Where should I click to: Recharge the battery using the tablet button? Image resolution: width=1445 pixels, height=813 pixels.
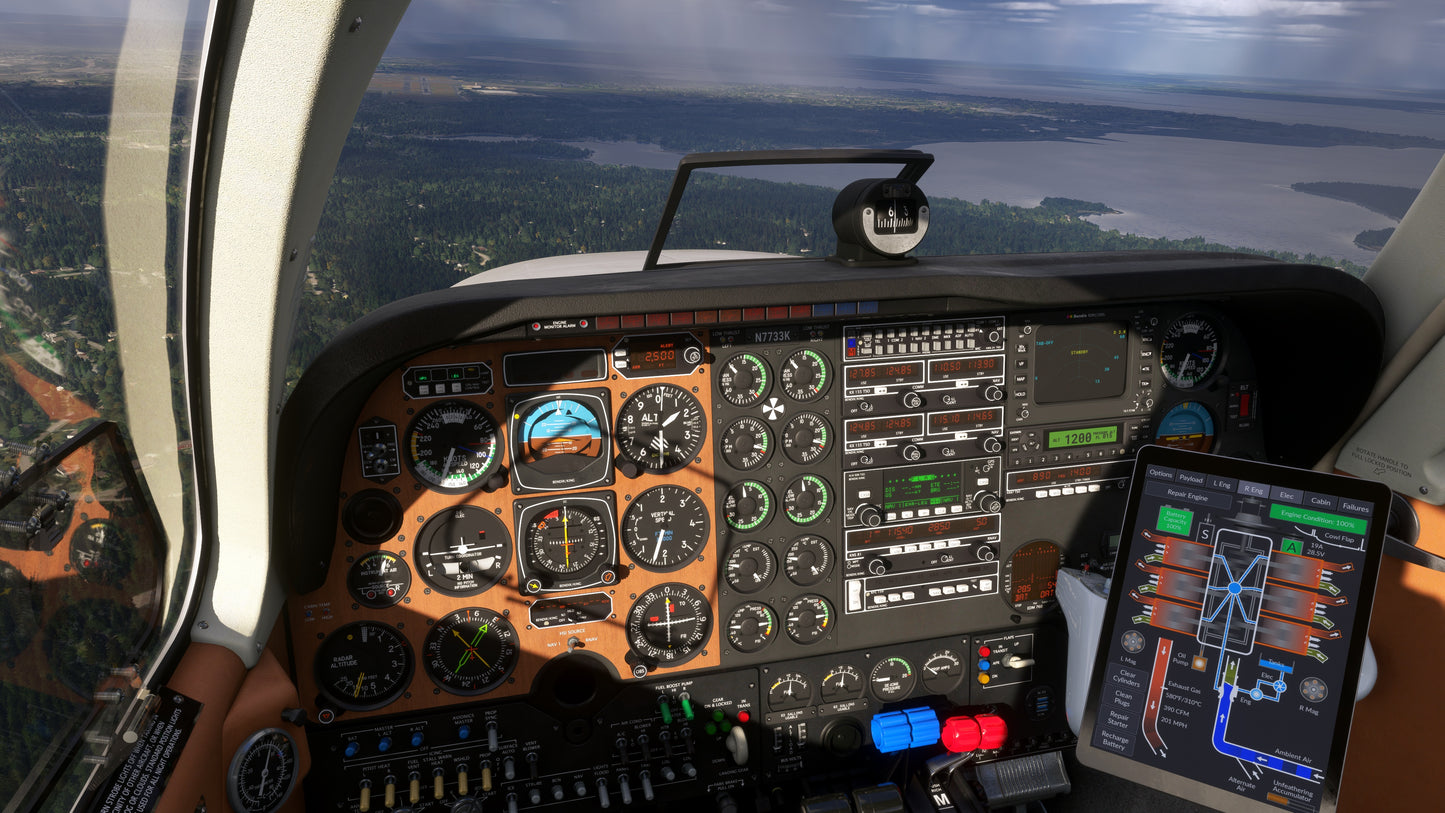click(x=1114, y=742)
